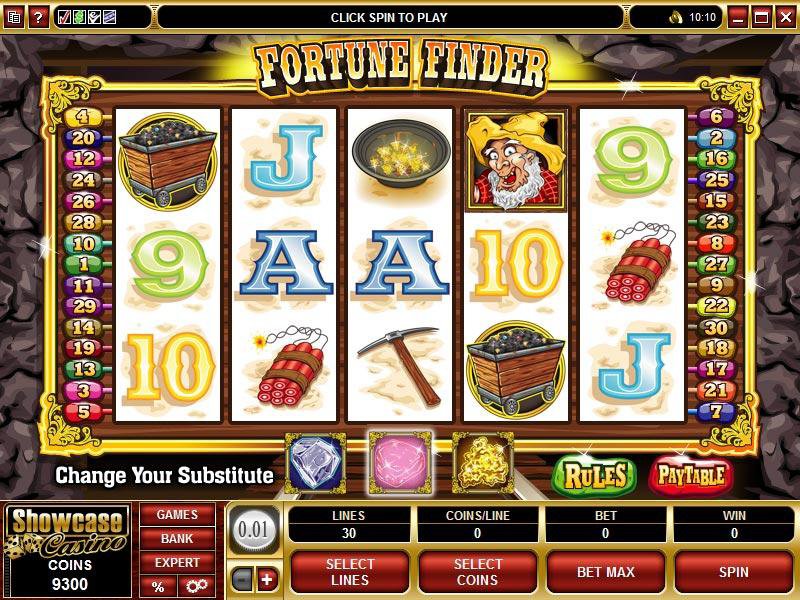This screenshot has width=800, height=600.
Task: Decrease coin size with the minus button
Action: 243,579
